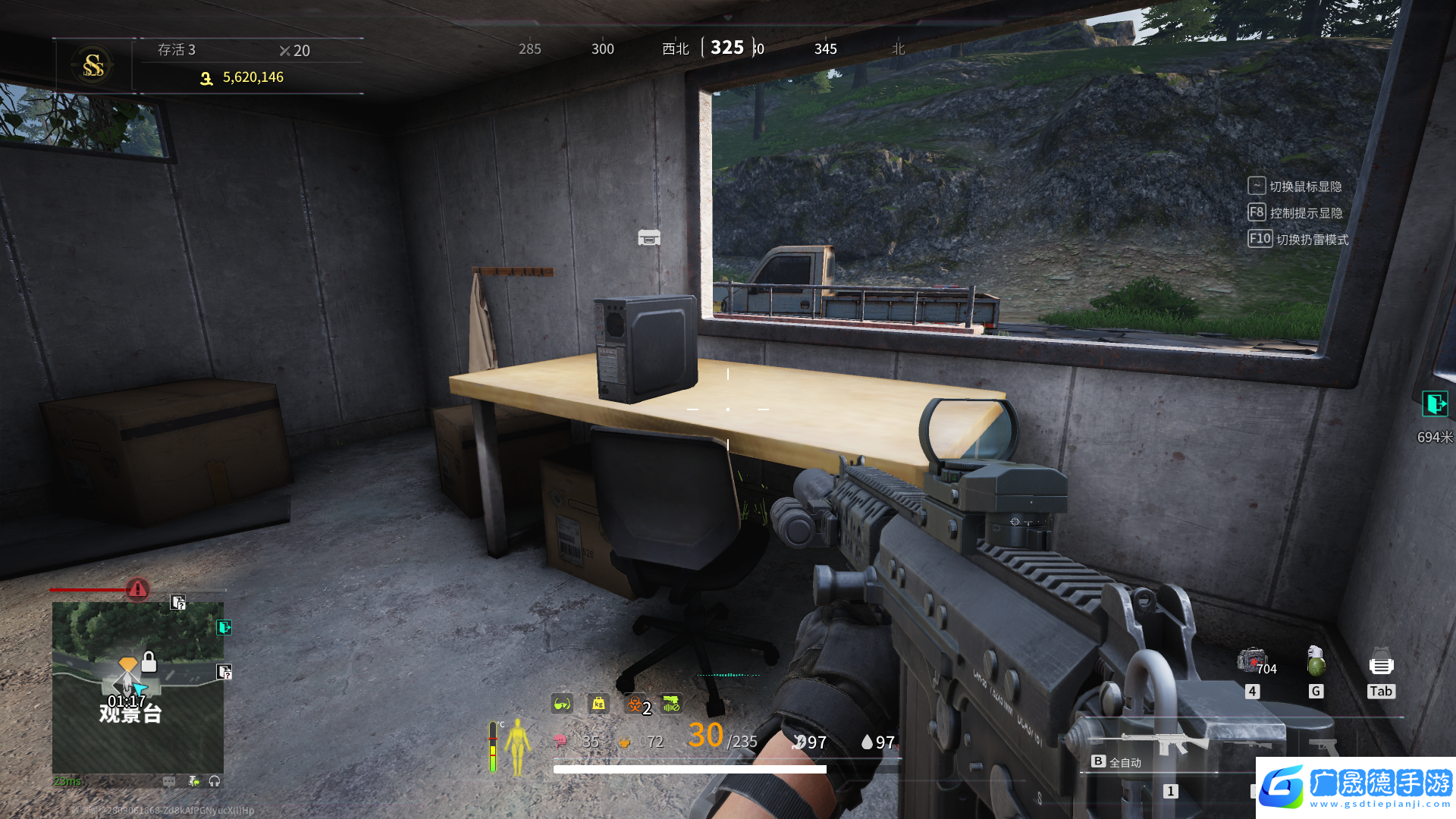Use the medical kit item

(x=1250, y=660)
